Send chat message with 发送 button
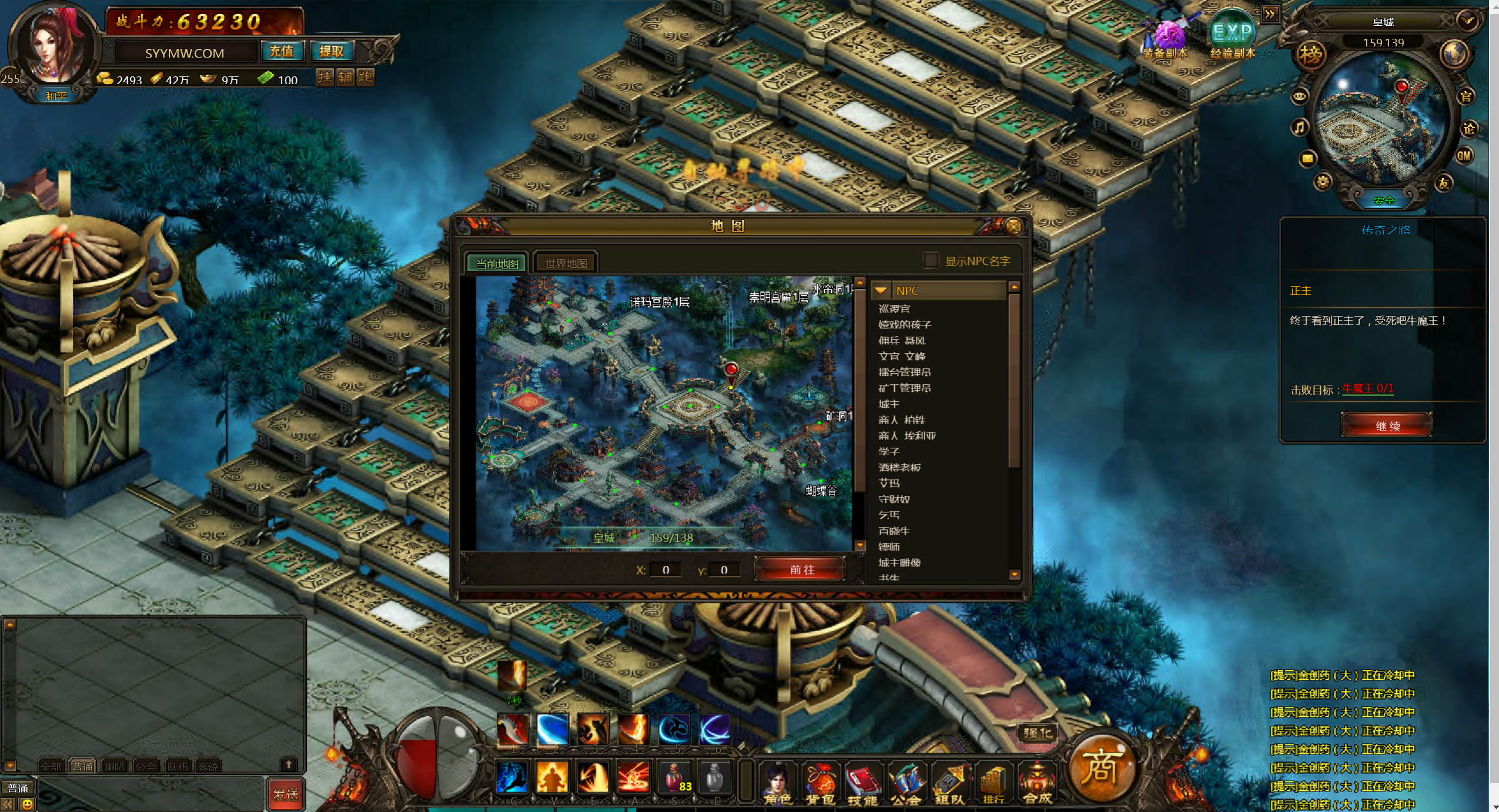1499x812 pixels. click(x=286, y=794)
